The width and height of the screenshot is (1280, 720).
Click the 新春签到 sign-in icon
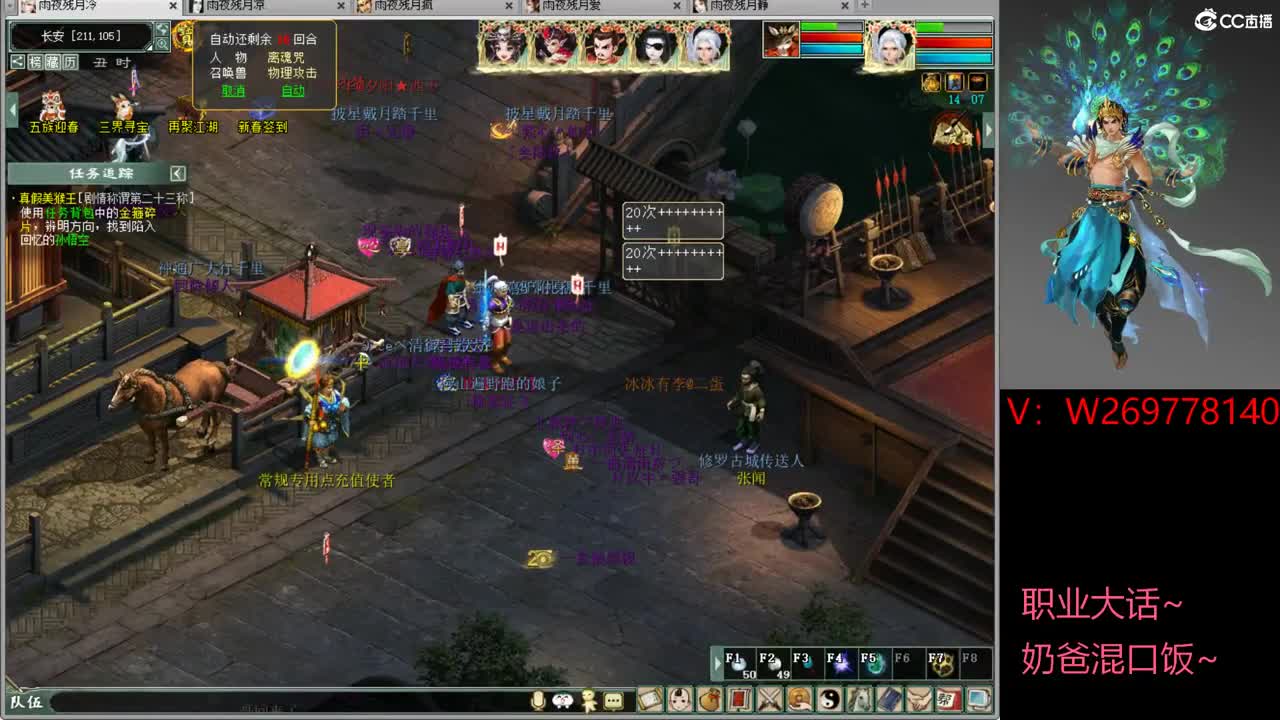[x=262, y=122]
